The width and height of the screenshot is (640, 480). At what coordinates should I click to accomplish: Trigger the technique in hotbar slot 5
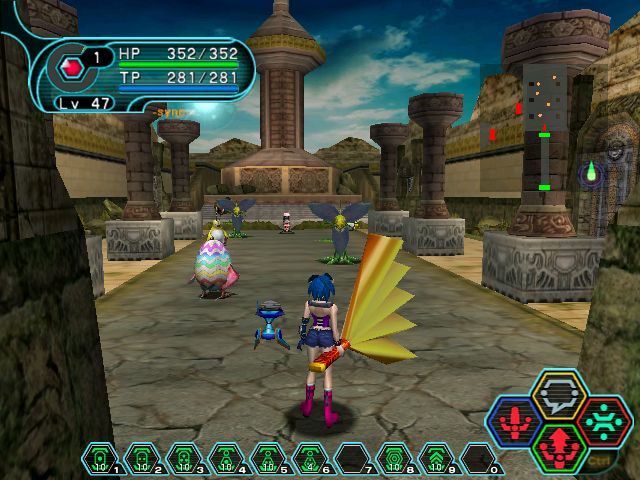coord(267,459)
